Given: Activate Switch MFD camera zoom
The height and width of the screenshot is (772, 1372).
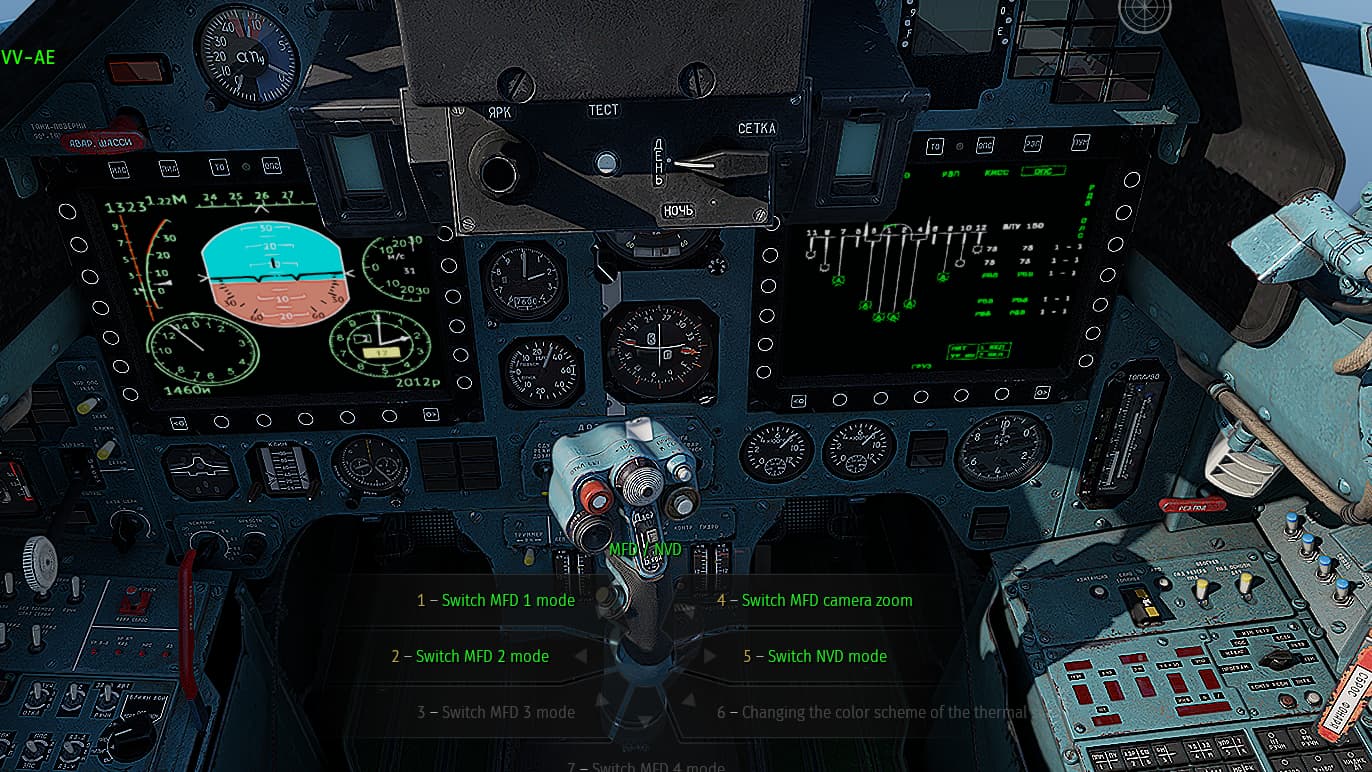Looking at the screenshot, I should pos(814,600).
